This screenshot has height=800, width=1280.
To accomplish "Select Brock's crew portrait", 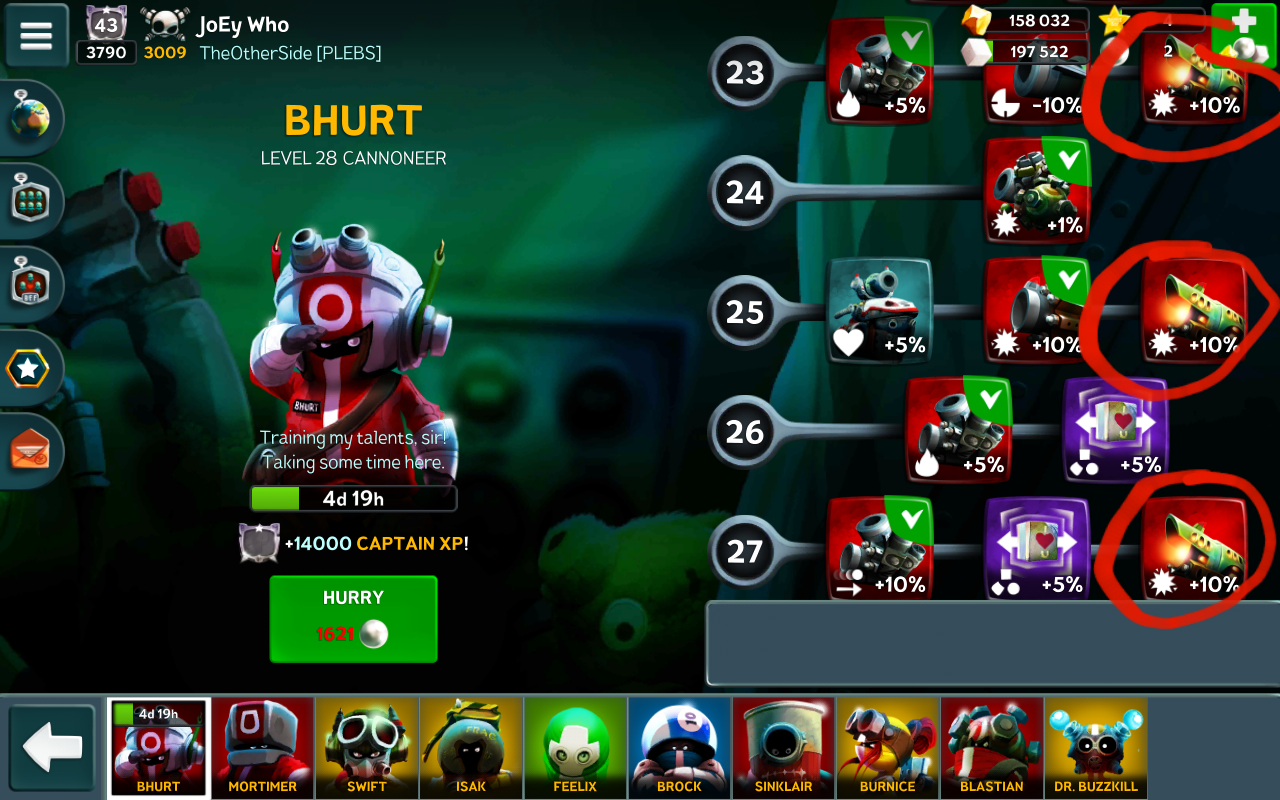I will click(679, 747).
